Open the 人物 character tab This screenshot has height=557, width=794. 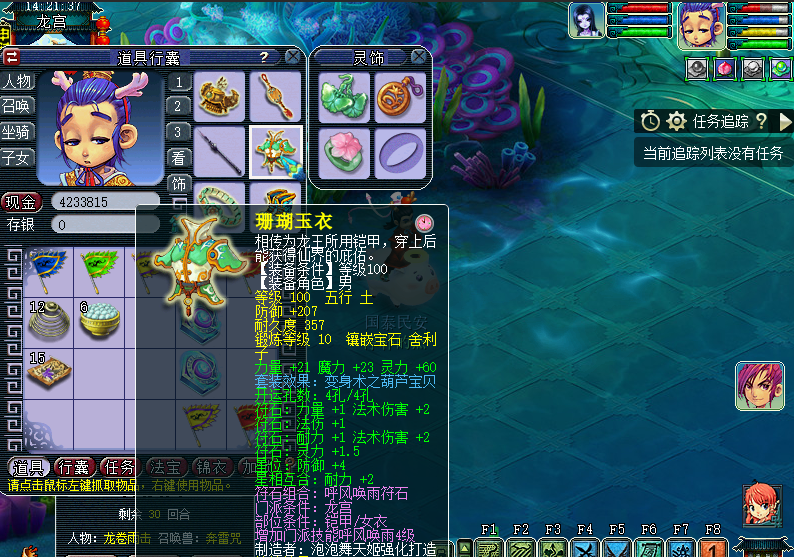pos(17,81)
